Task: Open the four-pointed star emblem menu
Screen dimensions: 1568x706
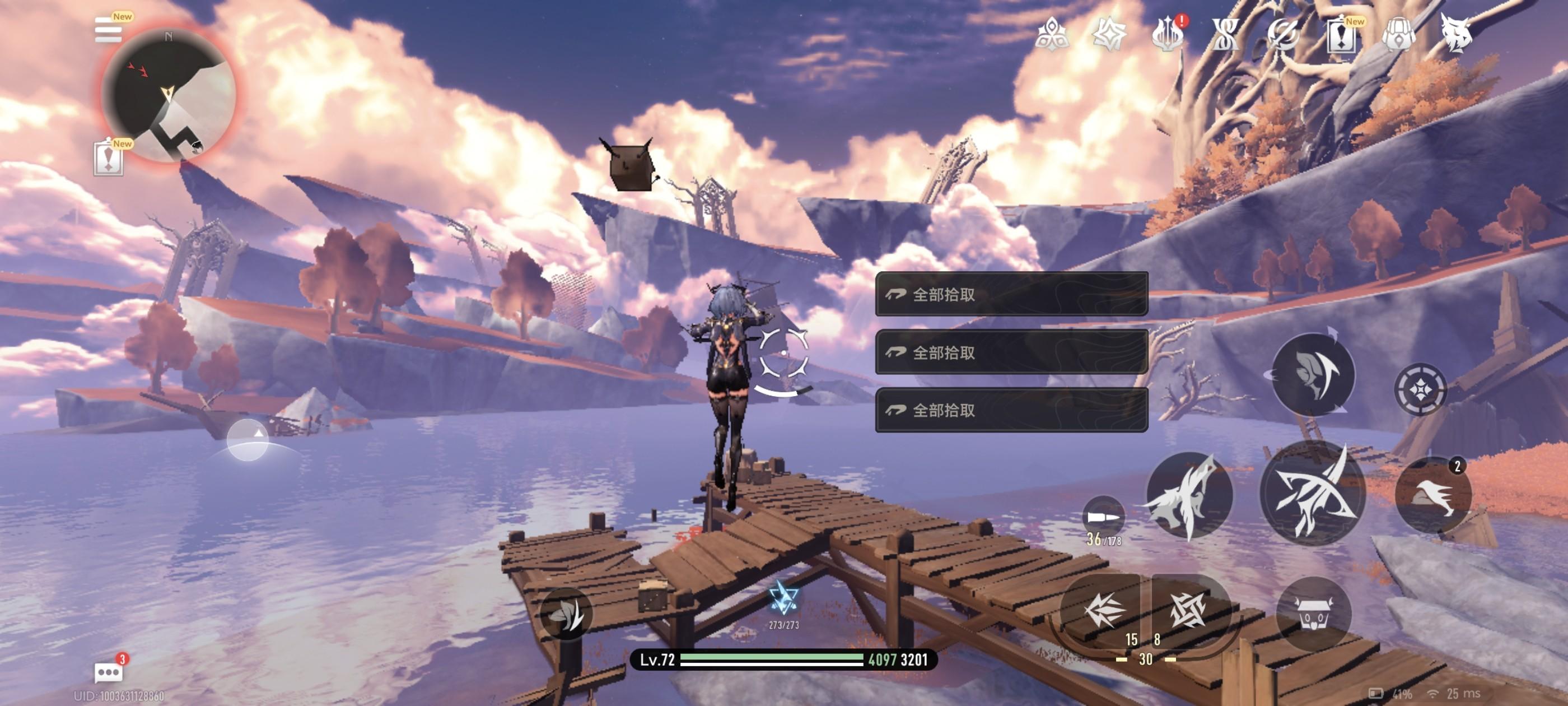Action: 1109,34
